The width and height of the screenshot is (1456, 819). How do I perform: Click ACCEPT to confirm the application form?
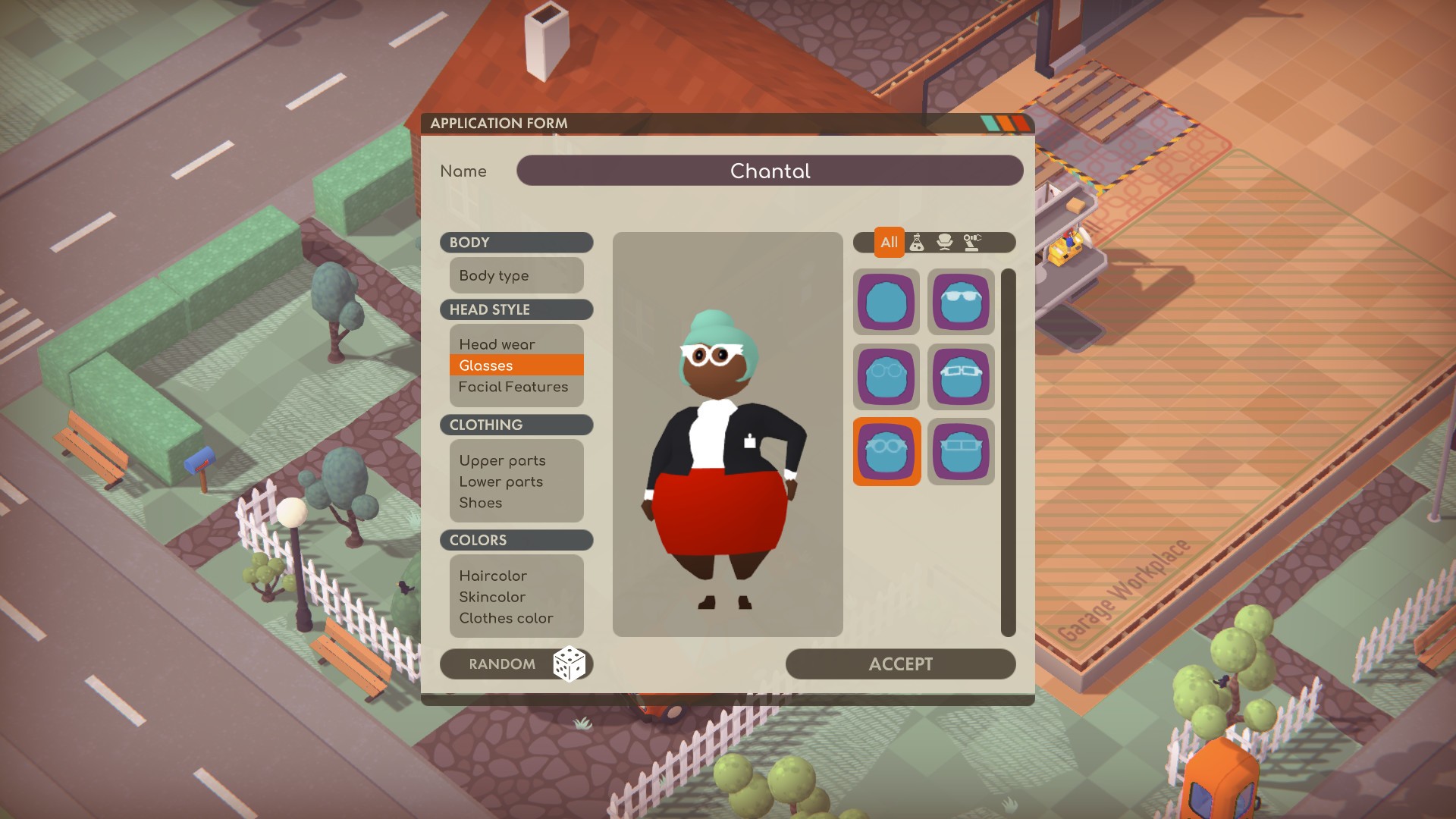point(901,664)
